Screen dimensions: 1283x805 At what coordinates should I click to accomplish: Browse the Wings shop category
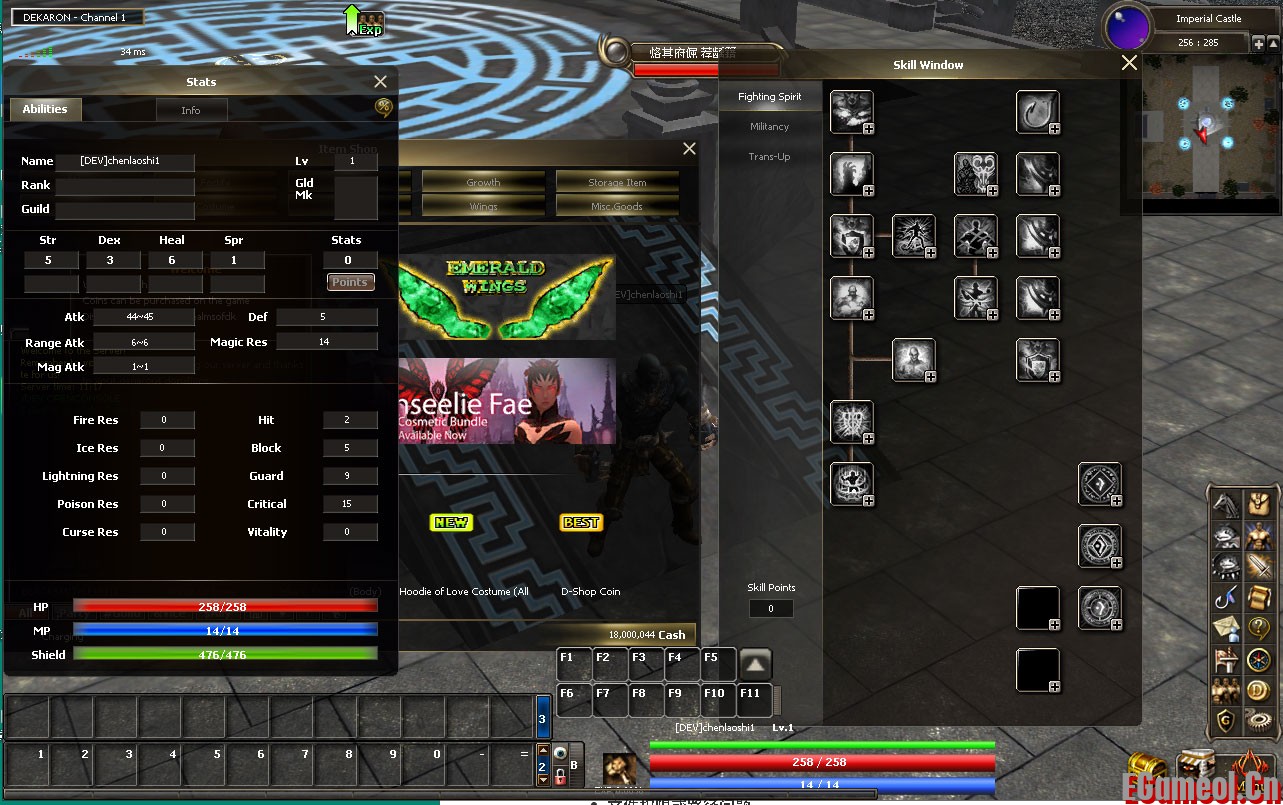click(483, 206)
